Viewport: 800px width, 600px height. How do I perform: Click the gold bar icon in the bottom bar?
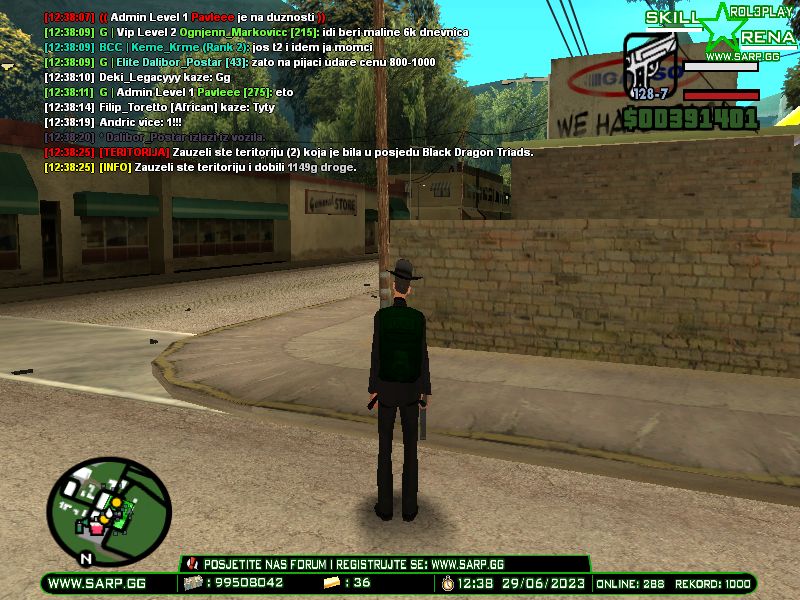click(332, 583)
